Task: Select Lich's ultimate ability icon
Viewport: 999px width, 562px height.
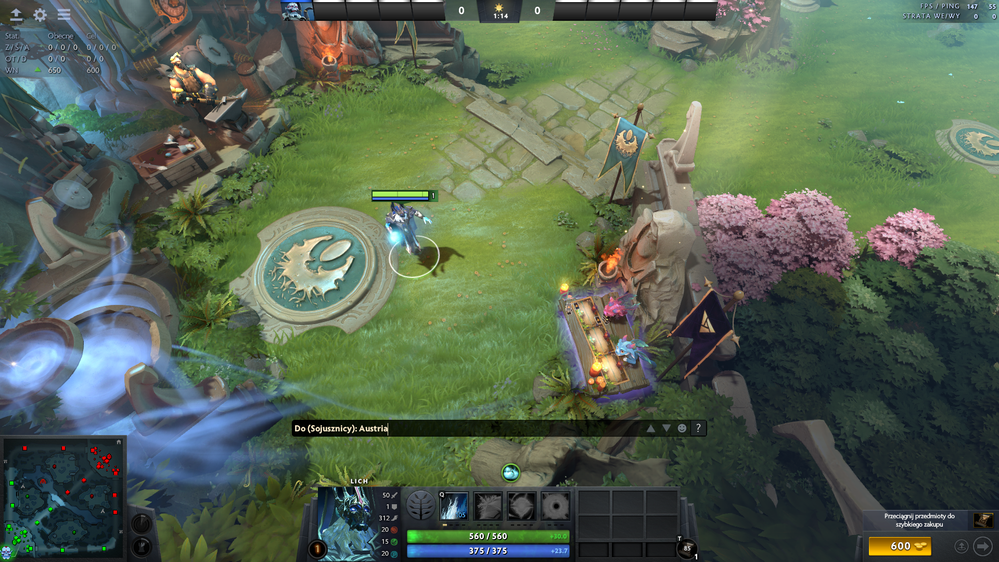Action: tap(555, 506)
